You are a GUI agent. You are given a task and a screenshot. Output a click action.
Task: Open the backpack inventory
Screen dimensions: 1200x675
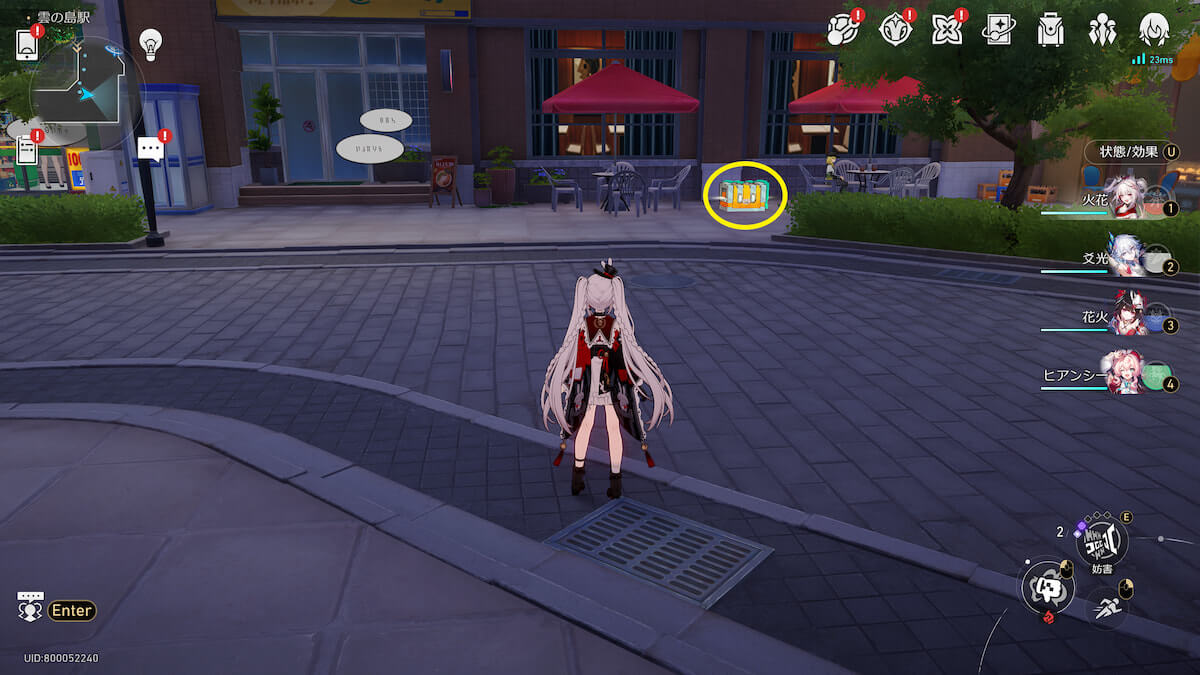(1050, 30)
